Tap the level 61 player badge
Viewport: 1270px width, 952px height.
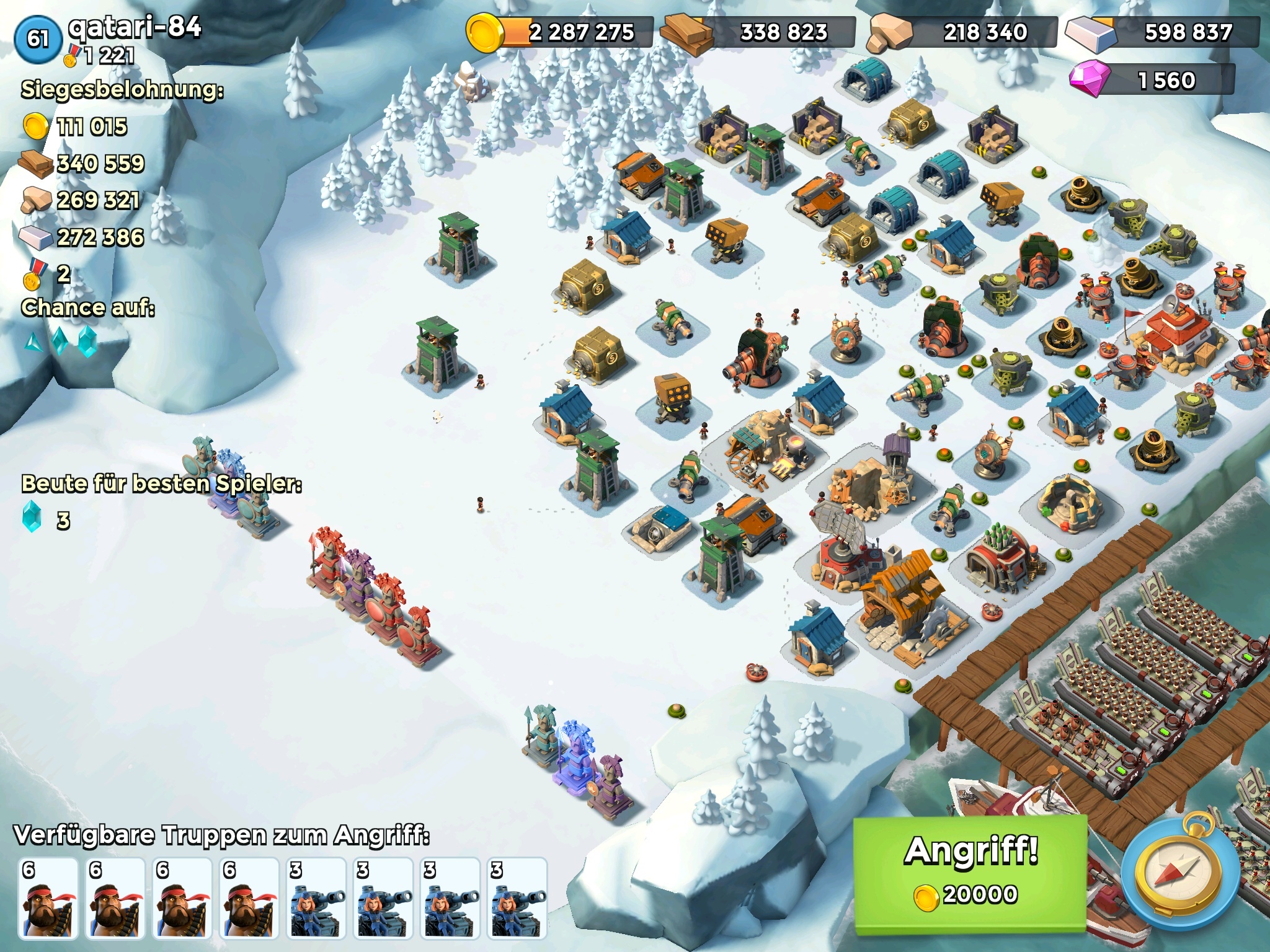37,38
